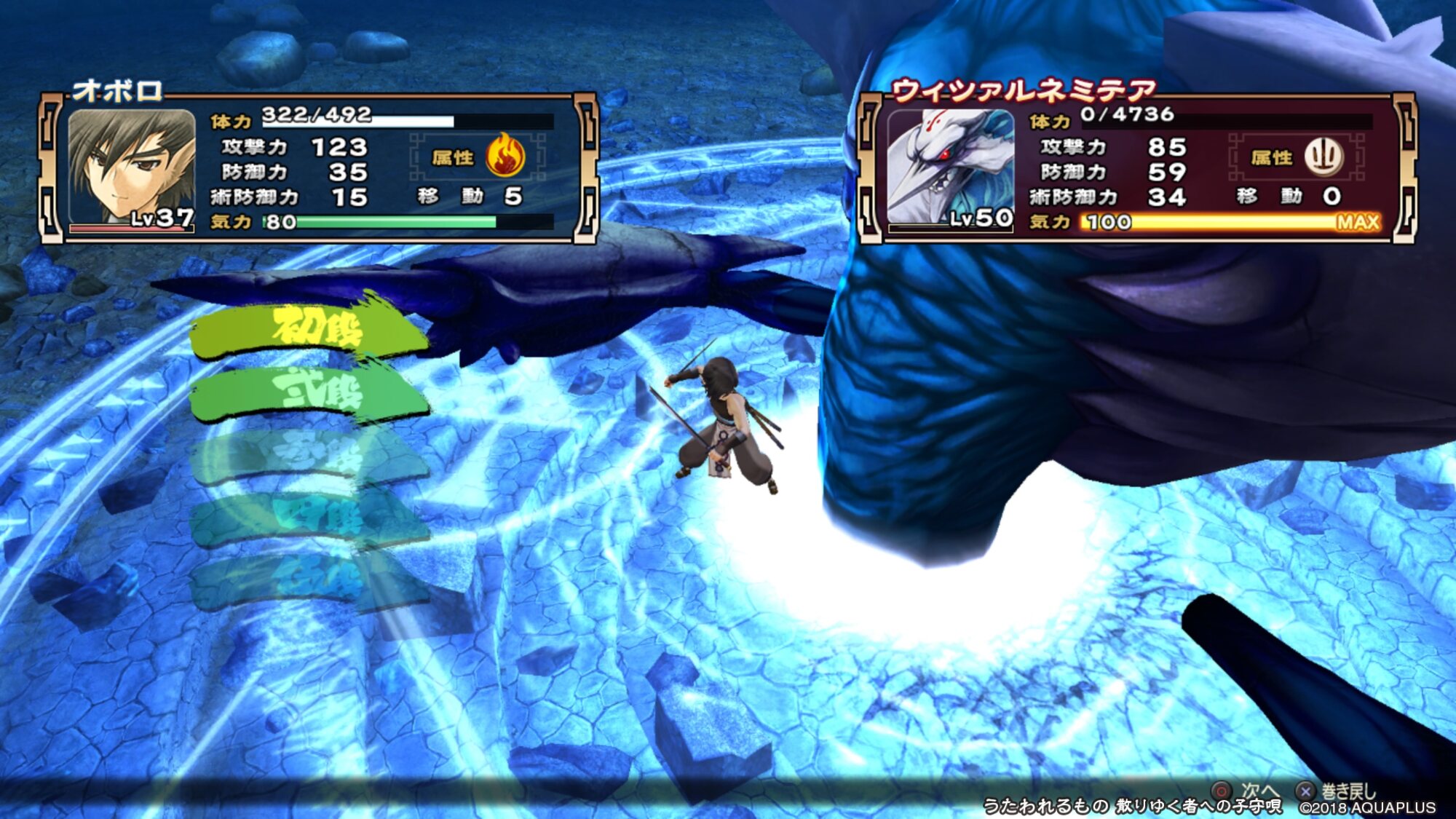Pick the faded 伍段 combo stage
The height and width of the screenshot is (819, 1456).
coord(309,580)
